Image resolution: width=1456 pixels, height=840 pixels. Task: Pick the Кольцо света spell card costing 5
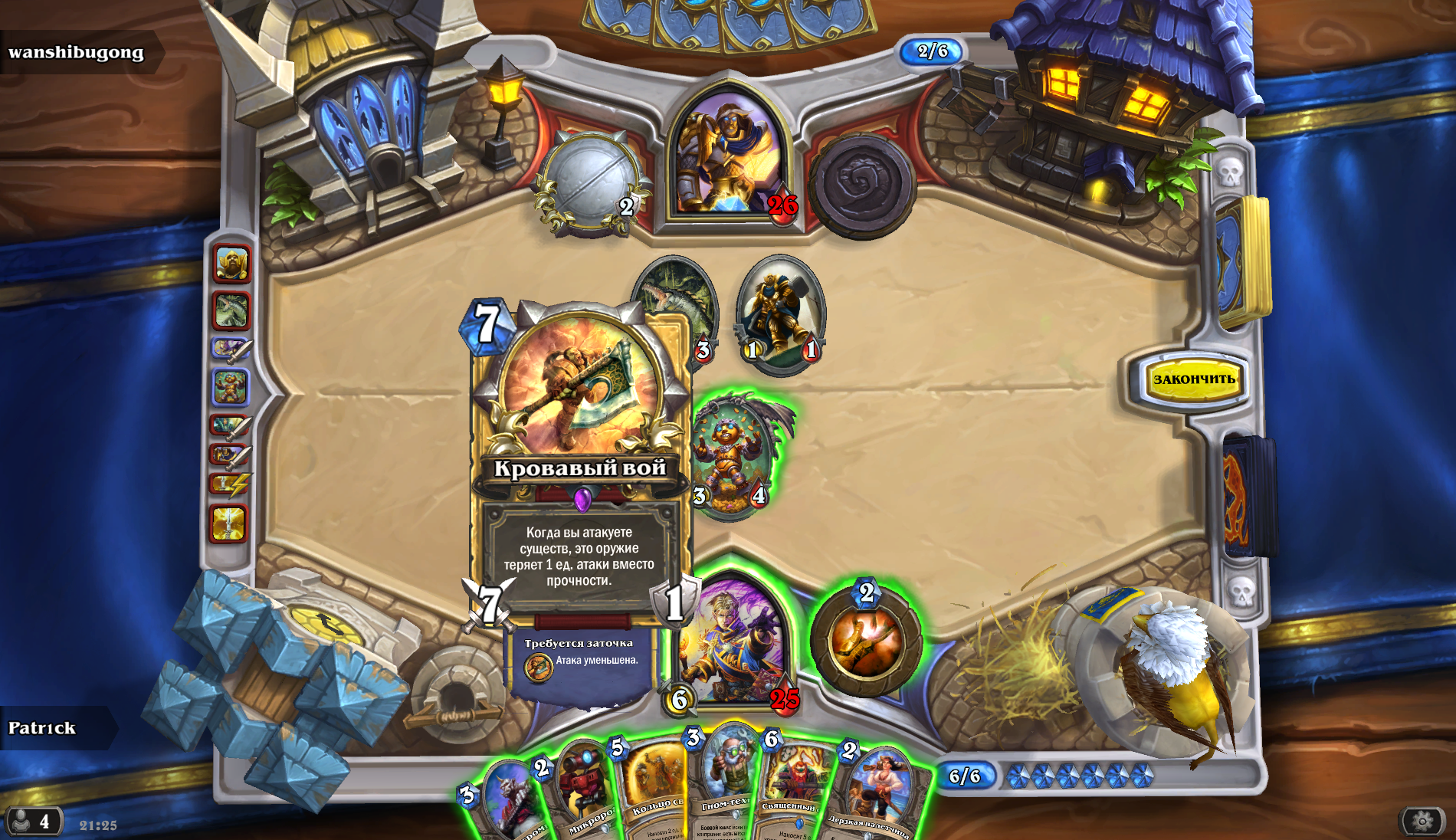(655, 793)
